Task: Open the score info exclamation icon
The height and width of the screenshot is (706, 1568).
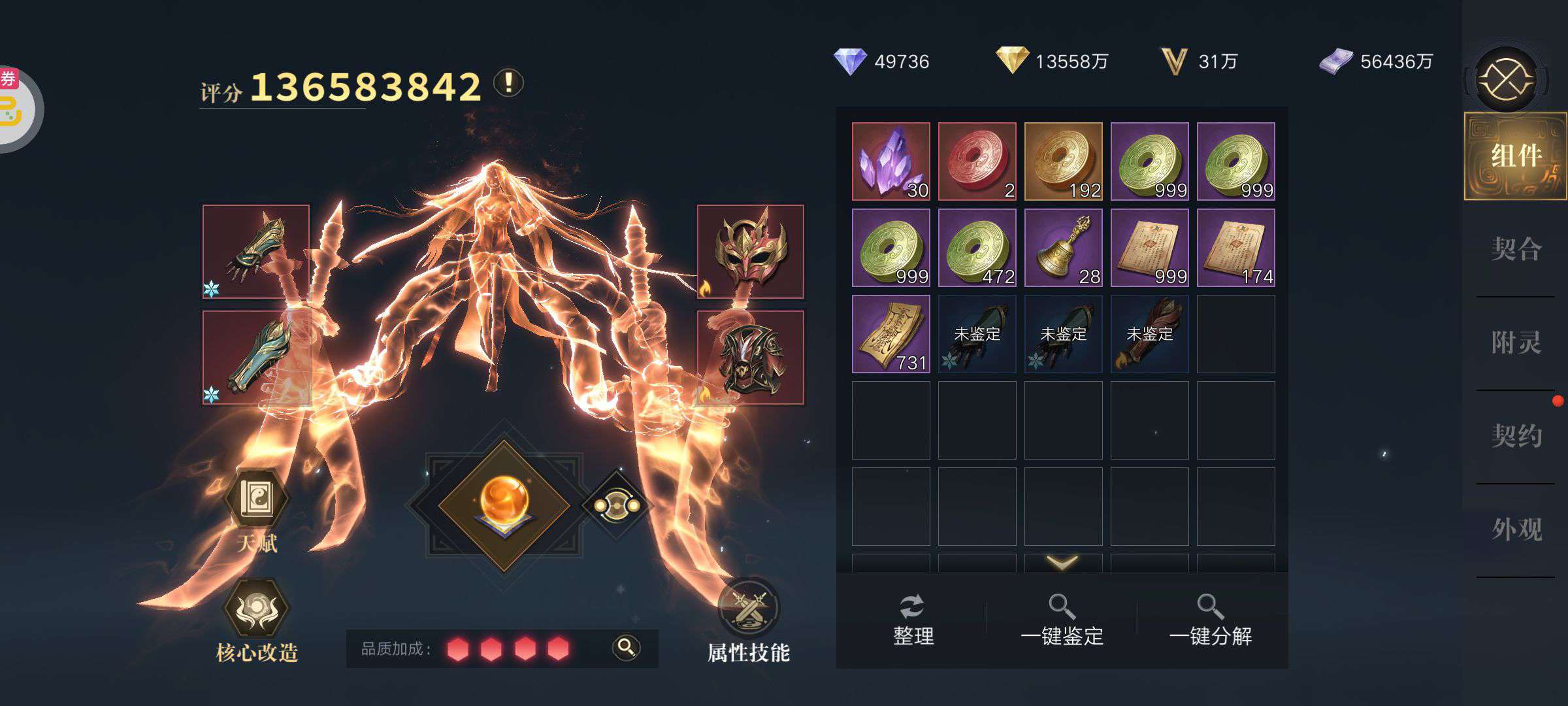Action: tap(508, 83)
